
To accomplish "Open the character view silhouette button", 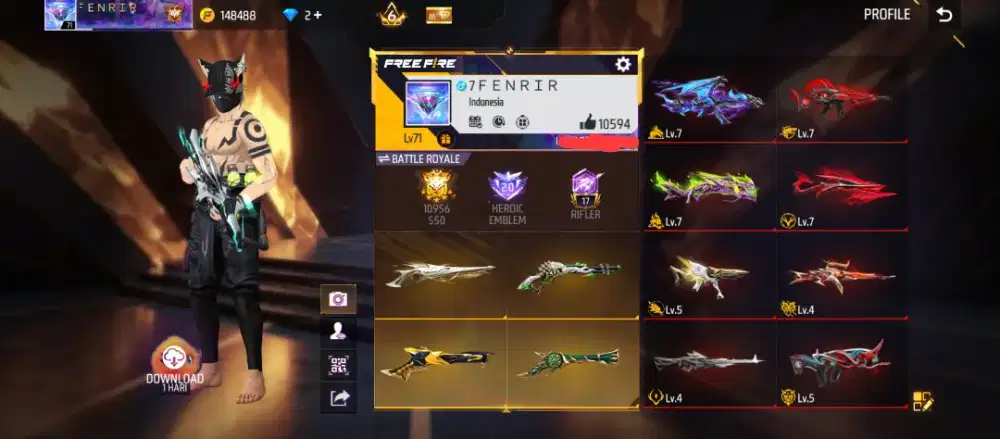I will [338, 331].
